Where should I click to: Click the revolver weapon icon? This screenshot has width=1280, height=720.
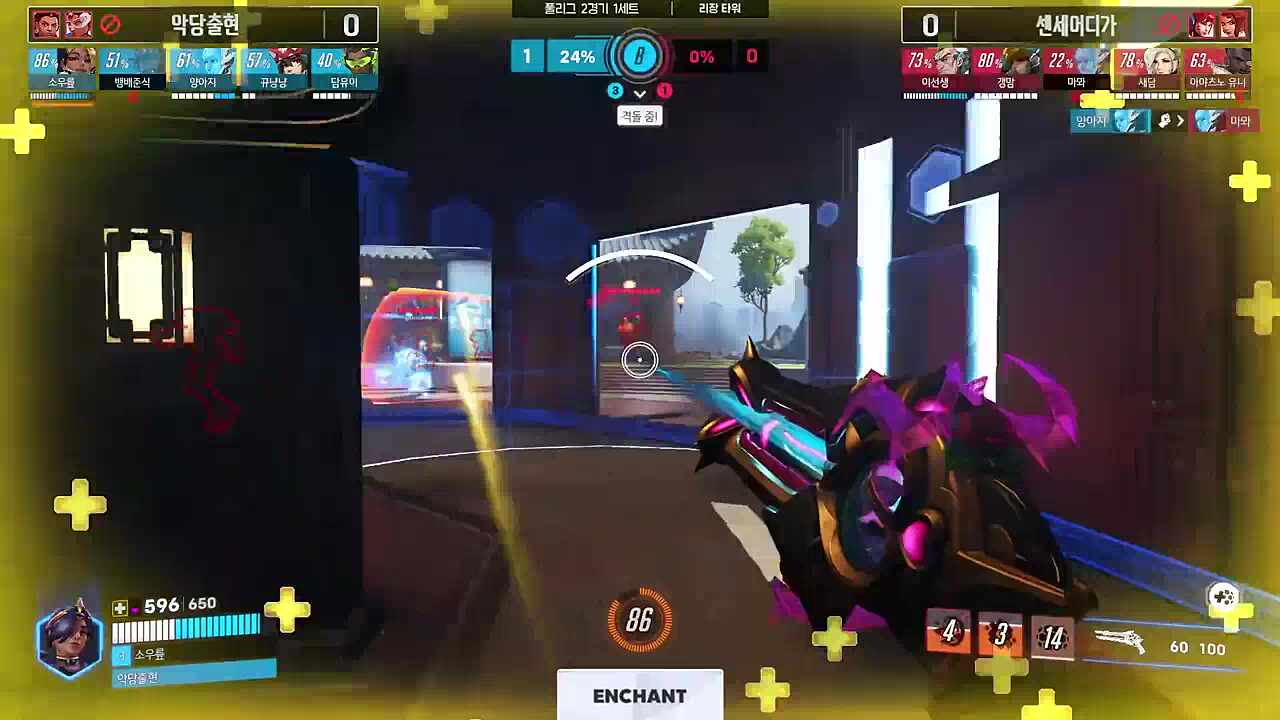[1119, 640]
